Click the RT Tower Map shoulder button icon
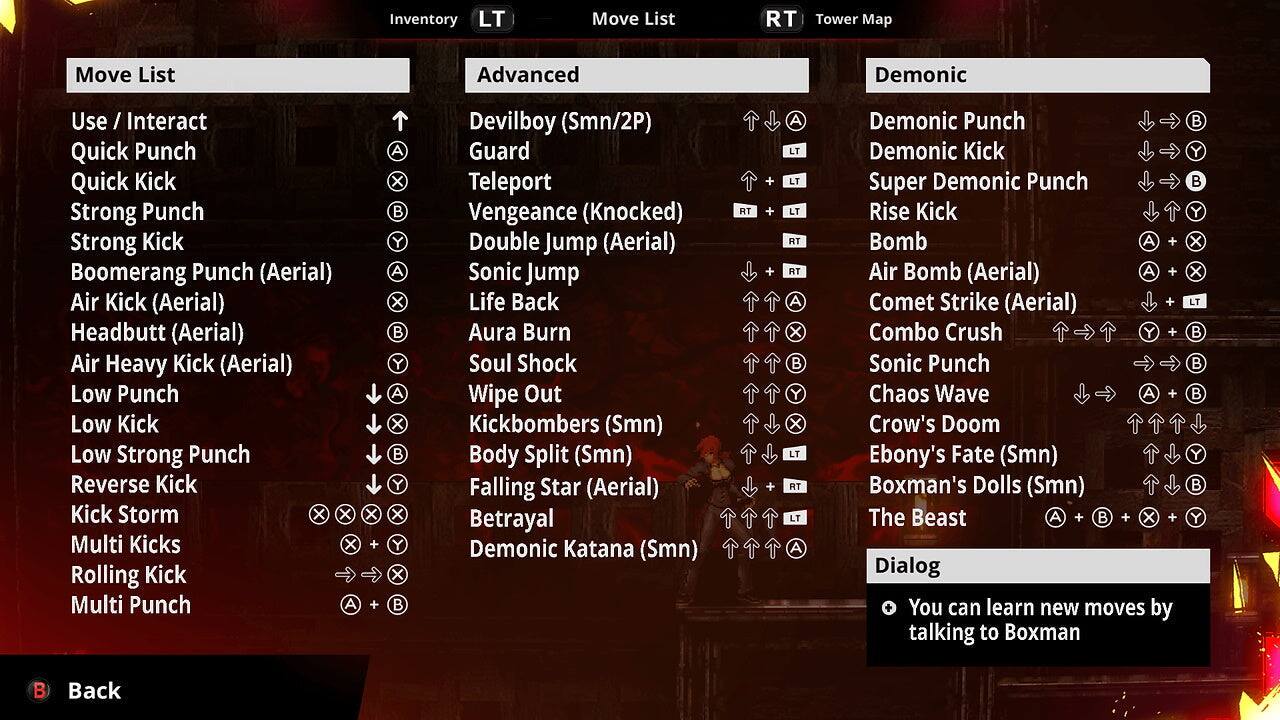The width and height of the screenshot is (1280, 720). tap(781, 18)
